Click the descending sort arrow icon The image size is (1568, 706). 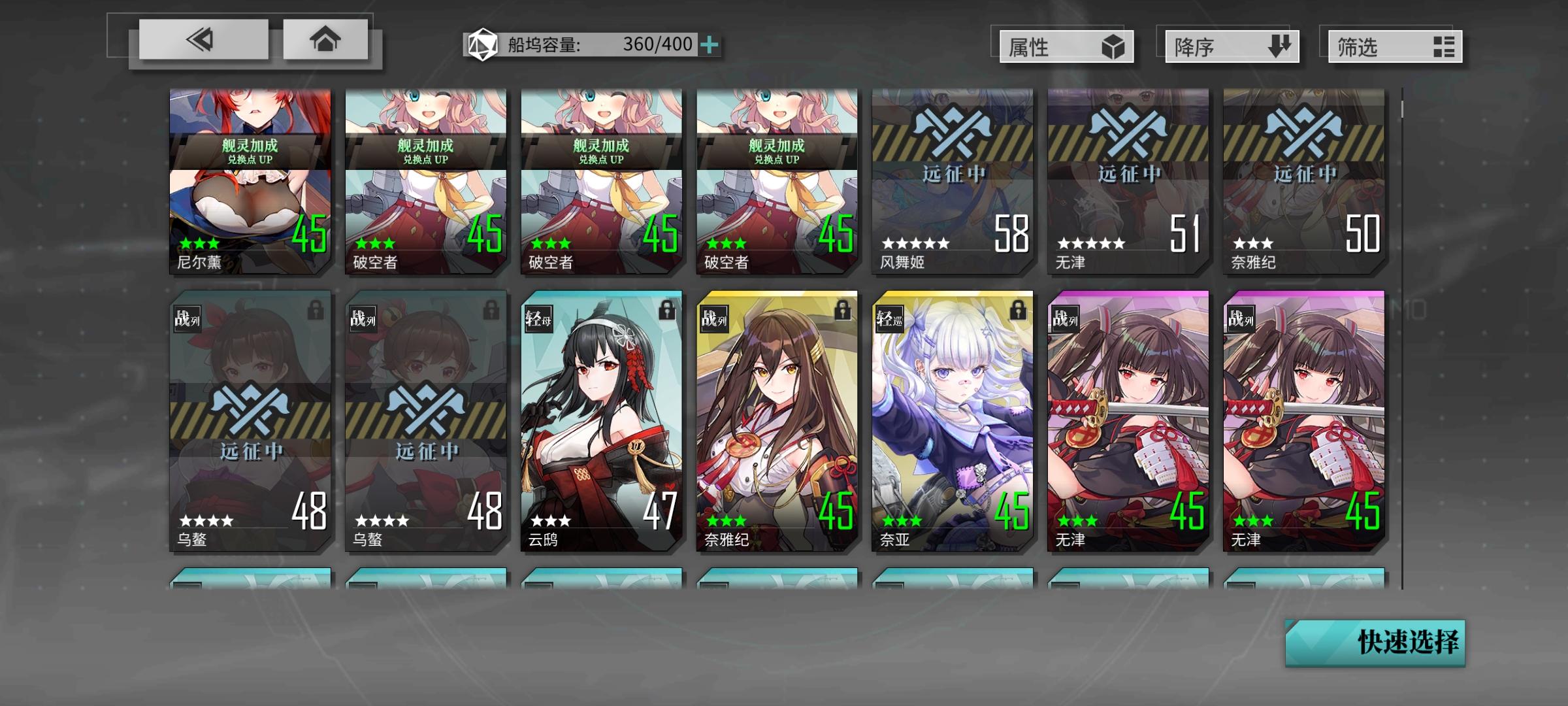(x=1279, y=46)
